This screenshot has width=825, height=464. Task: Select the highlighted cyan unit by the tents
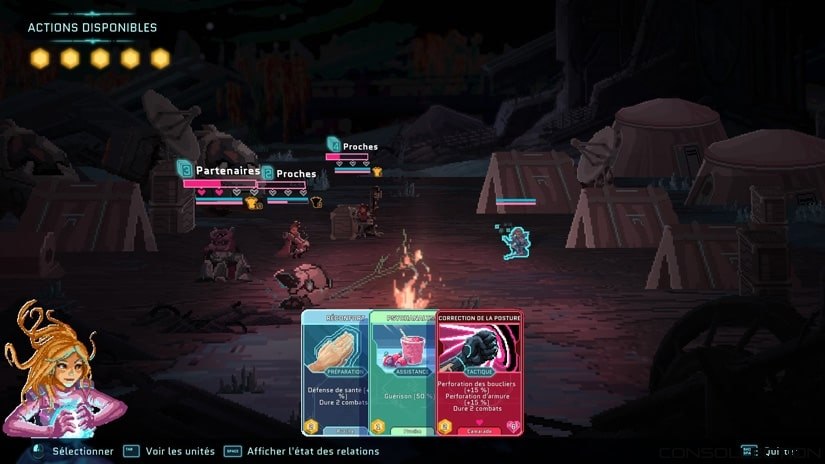point(516,241)
